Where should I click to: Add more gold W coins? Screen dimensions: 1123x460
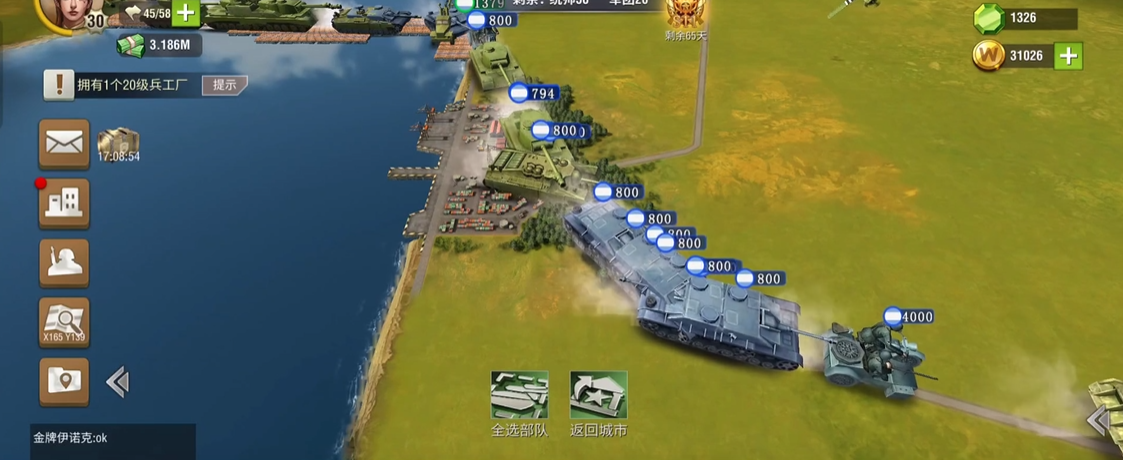tap(1068, 56)
